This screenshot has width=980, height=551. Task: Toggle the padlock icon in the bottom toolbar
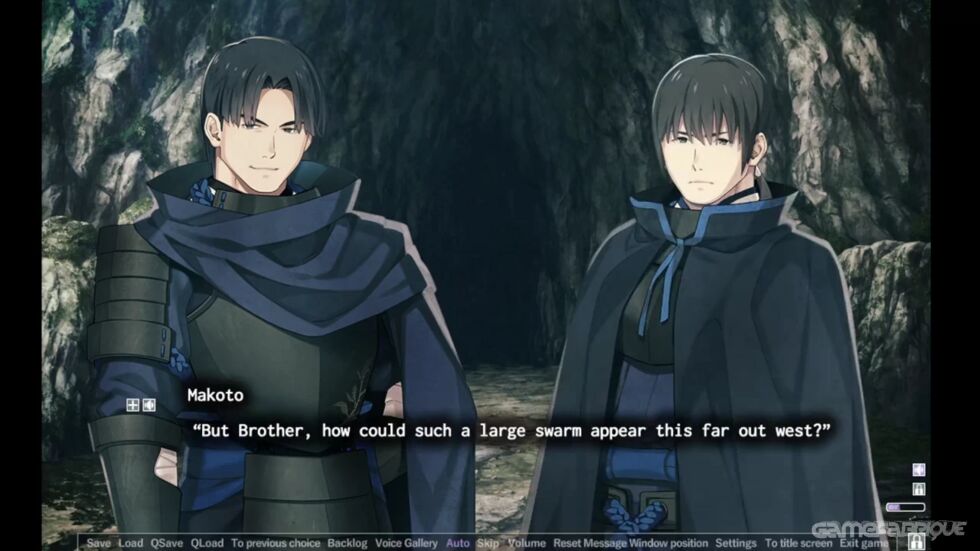(x=915, y=542)
